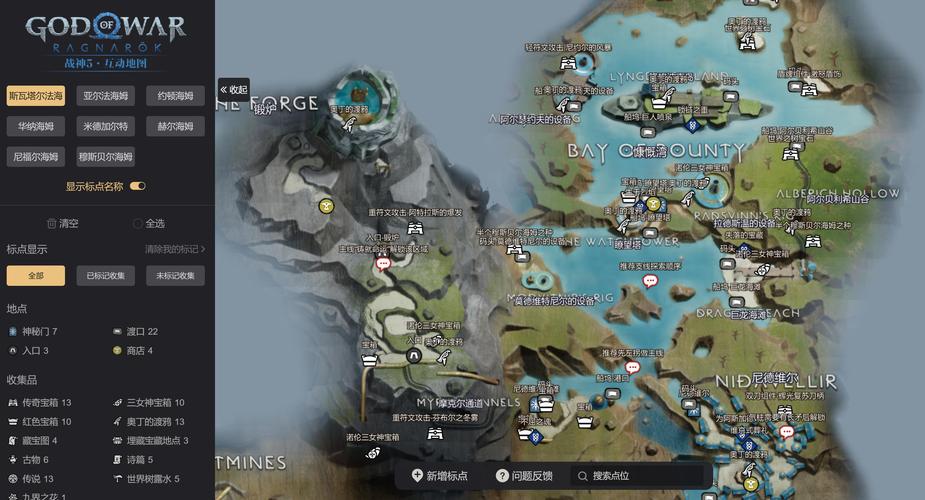Show only 已标记收集 markers
This screenshot has height=500, width=925.
[x=105, y=276]
